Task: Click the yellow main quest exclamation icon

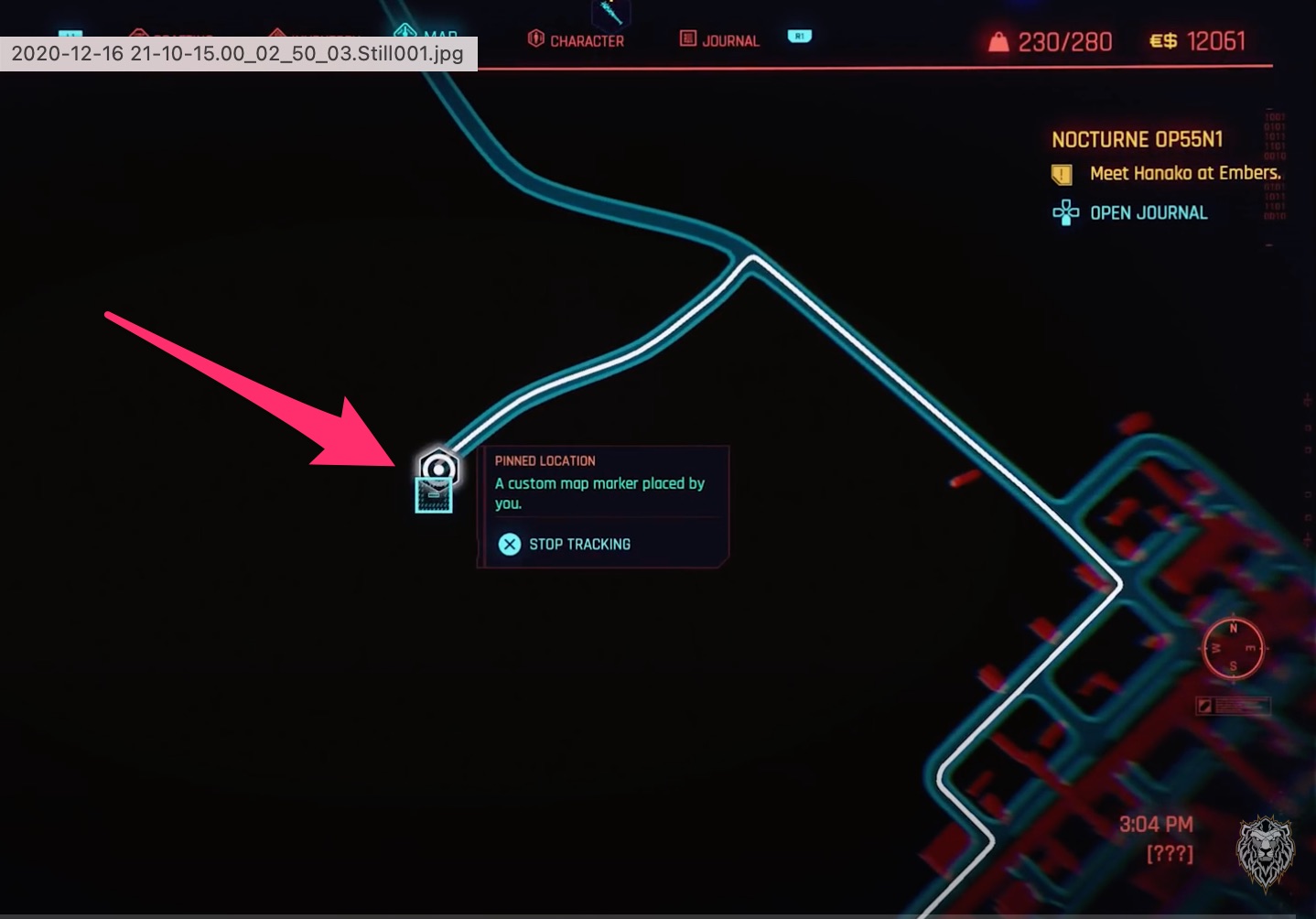Action: 1062,172
